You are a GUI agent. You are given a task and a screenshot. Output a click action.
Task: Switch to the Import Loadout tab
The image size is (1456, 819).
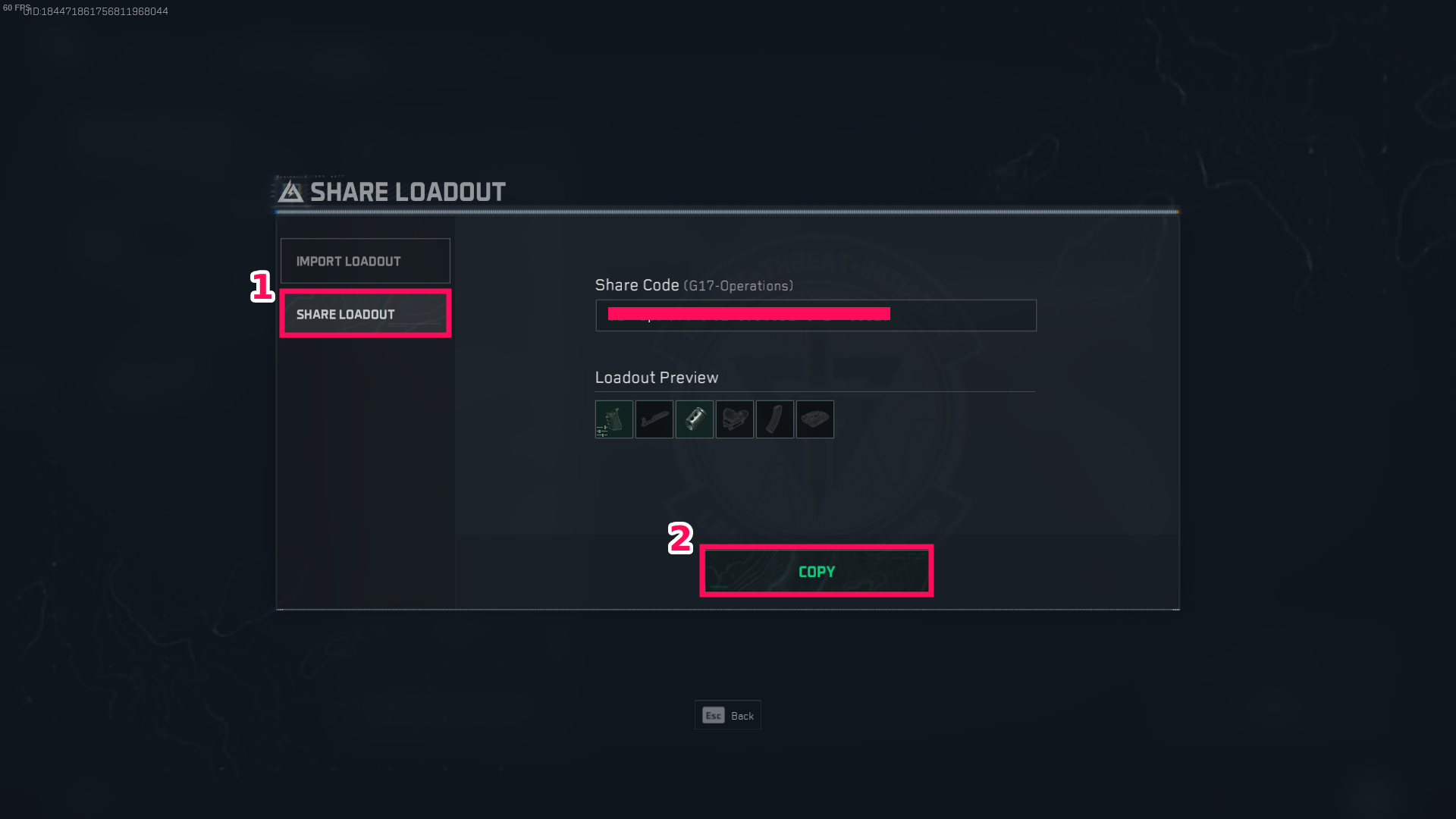[365, 261]
